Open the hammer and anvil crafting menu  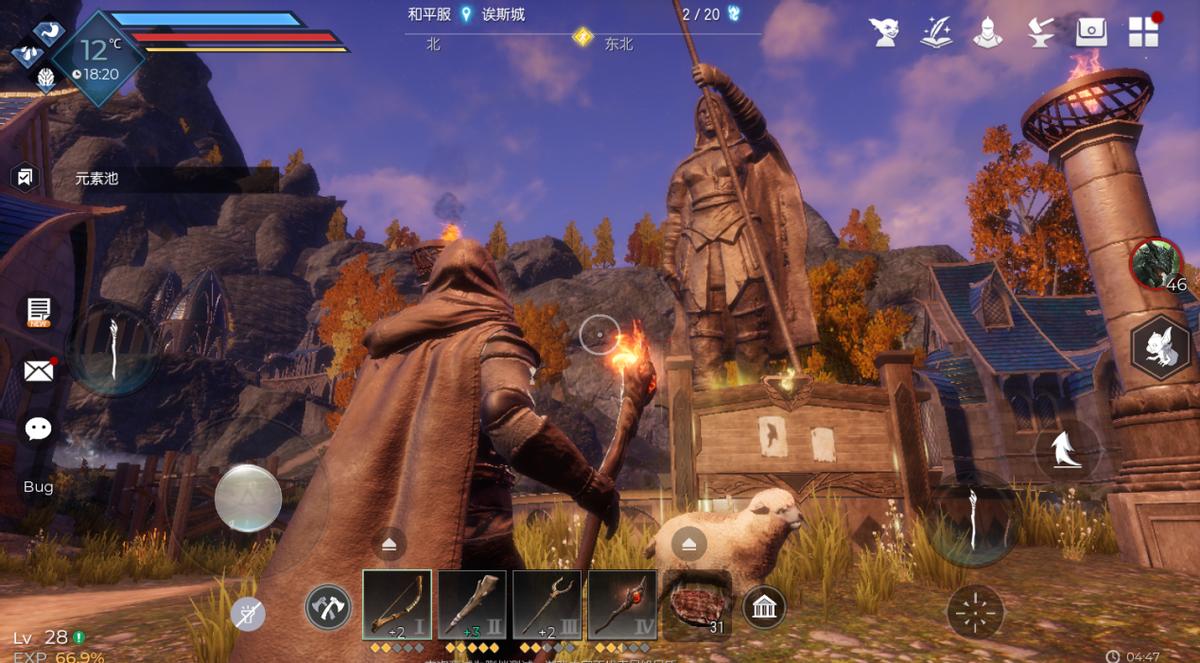tap(1040, 31)
